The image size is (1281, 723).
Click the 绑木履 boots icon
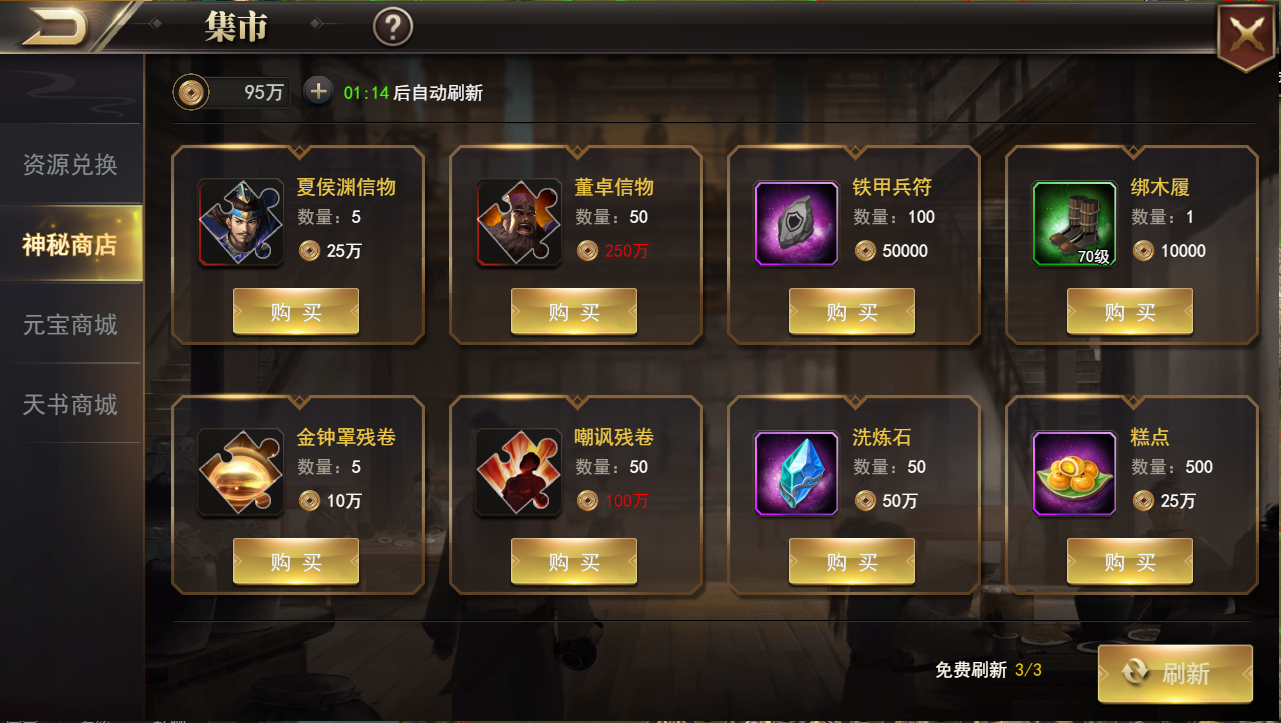(x=1074, y=222)
